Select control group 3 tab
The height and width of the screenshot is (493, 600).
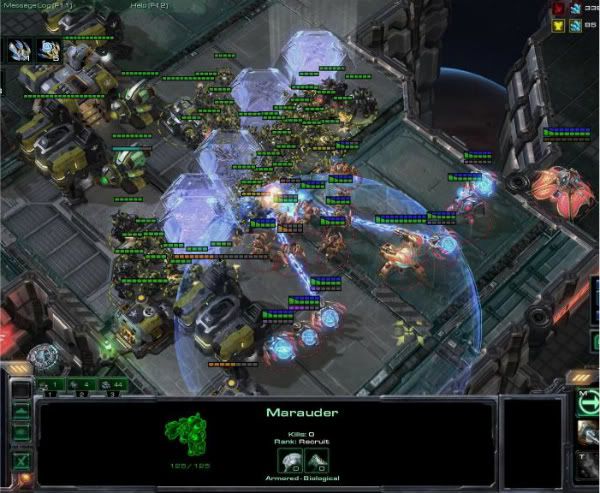click(x=108, y=384)
